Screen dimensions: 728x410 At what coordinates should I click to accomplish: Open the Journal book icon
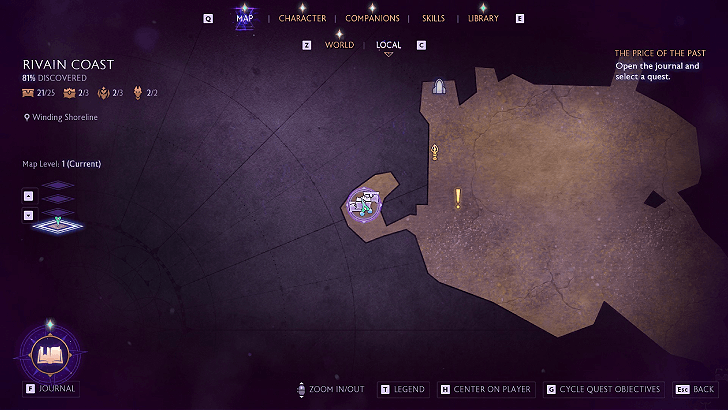tap(50, 353)
